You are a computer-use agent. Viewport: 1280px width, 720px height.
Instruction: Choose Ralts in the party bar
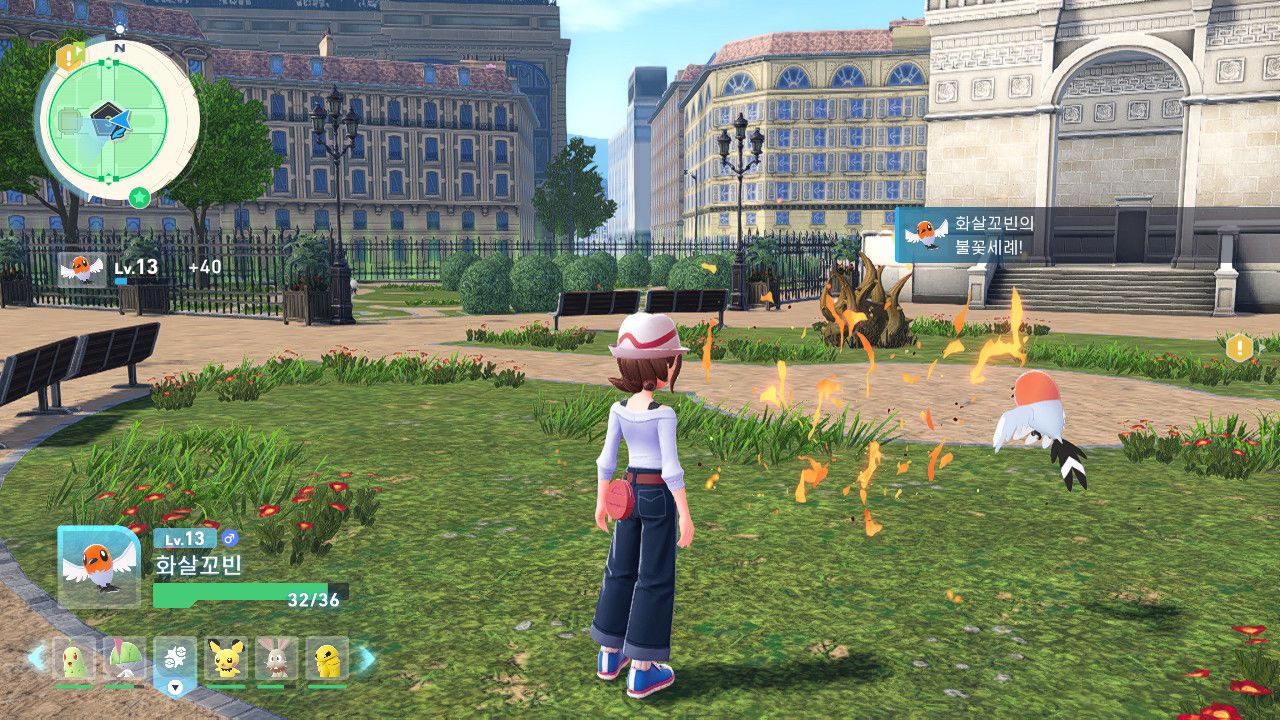pyautogui.click(x=124, y=659)
